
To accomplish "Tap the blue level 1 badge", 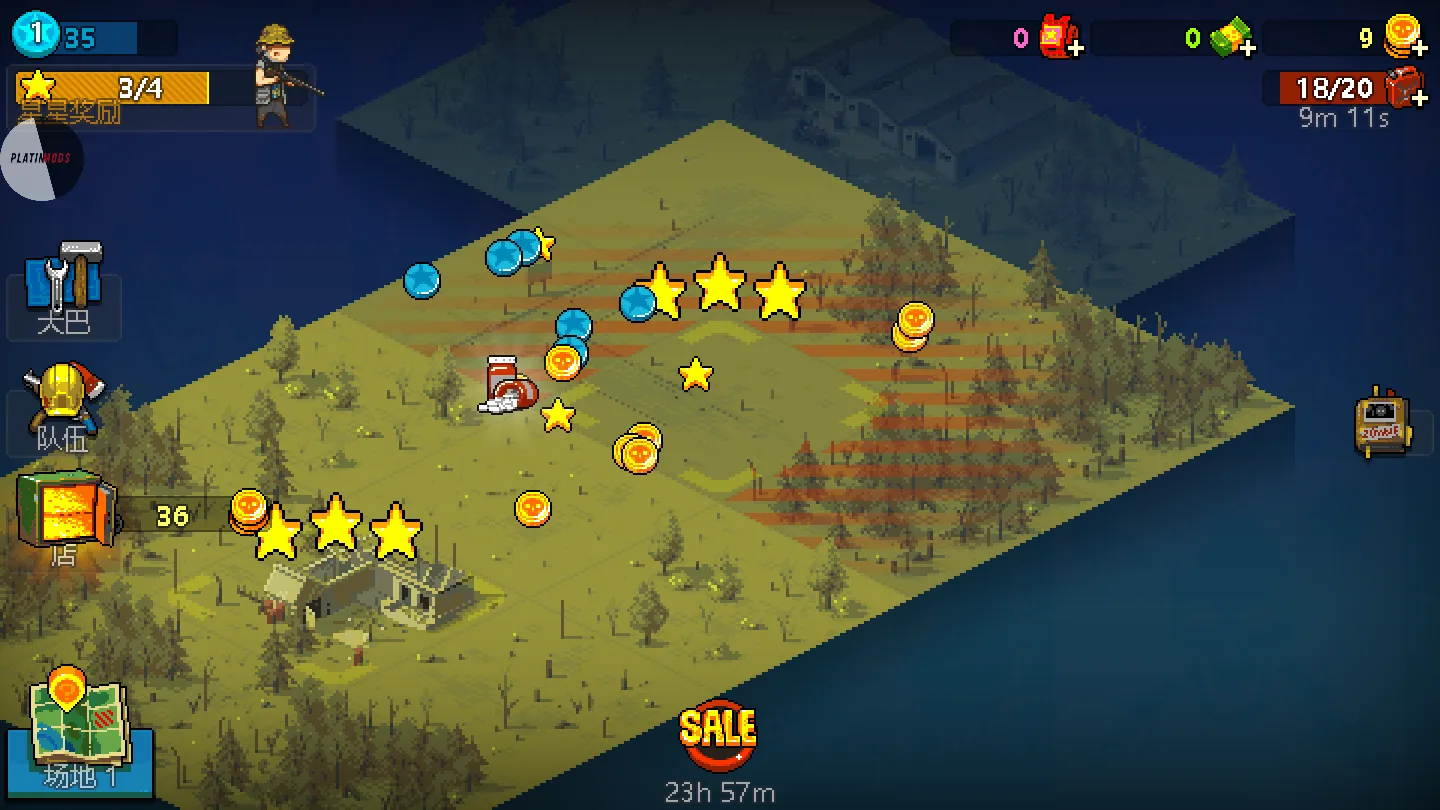I will click(x=36, y=35).
